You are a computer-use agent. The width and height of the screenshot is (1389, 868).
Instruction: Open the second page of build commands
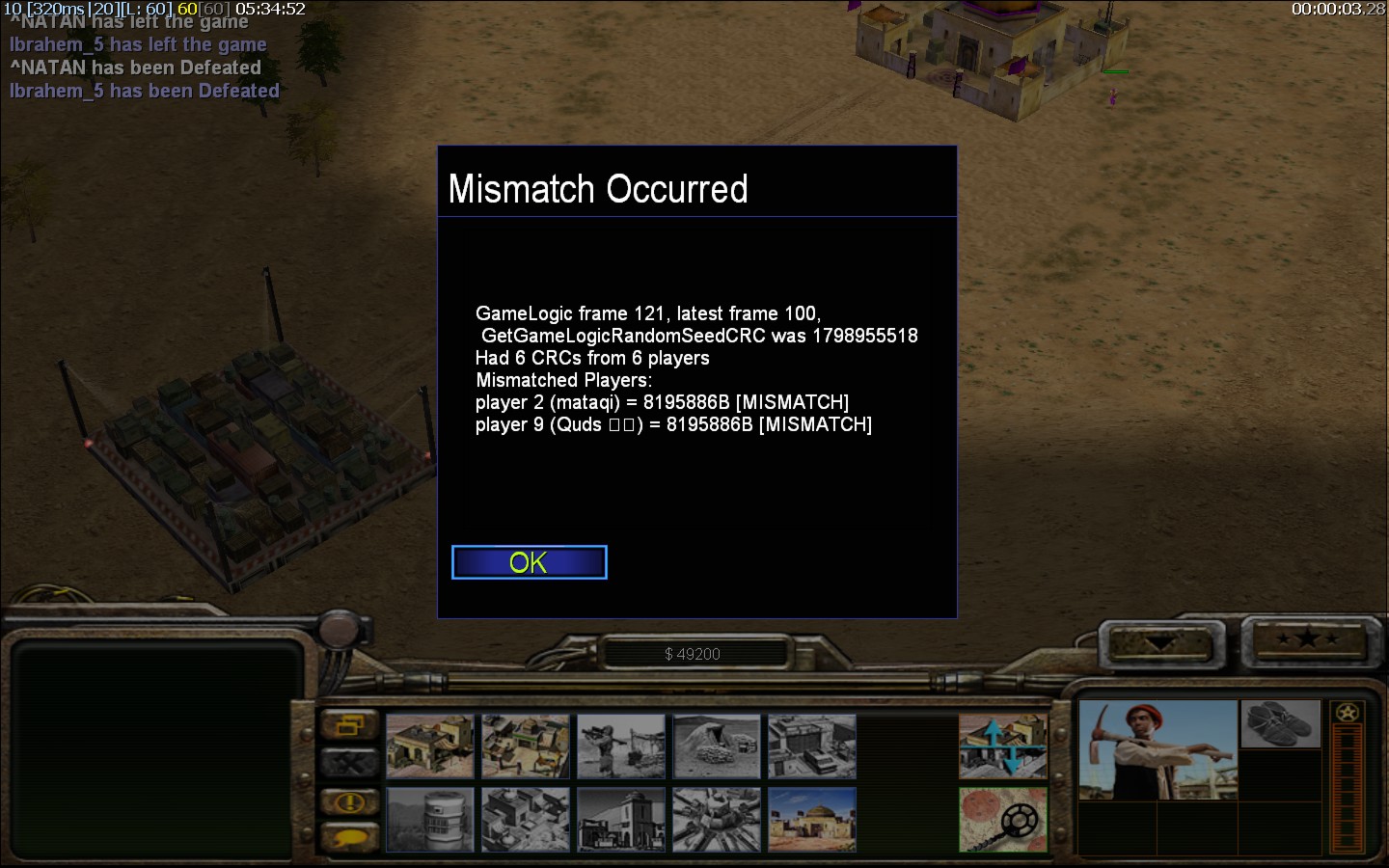coord(1003,746)
